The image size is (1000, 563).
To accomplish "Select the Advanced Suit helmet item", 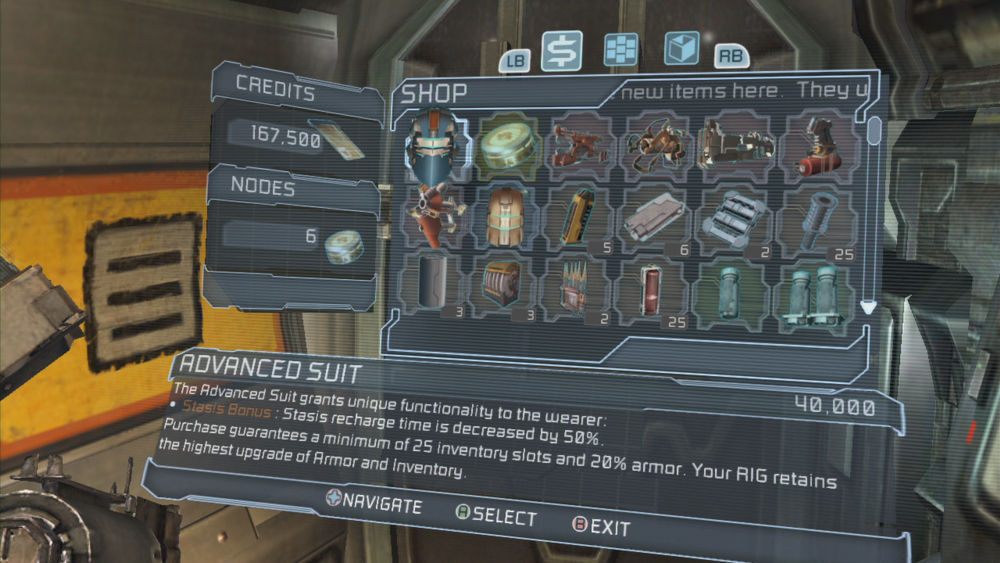I will [437, 148].
